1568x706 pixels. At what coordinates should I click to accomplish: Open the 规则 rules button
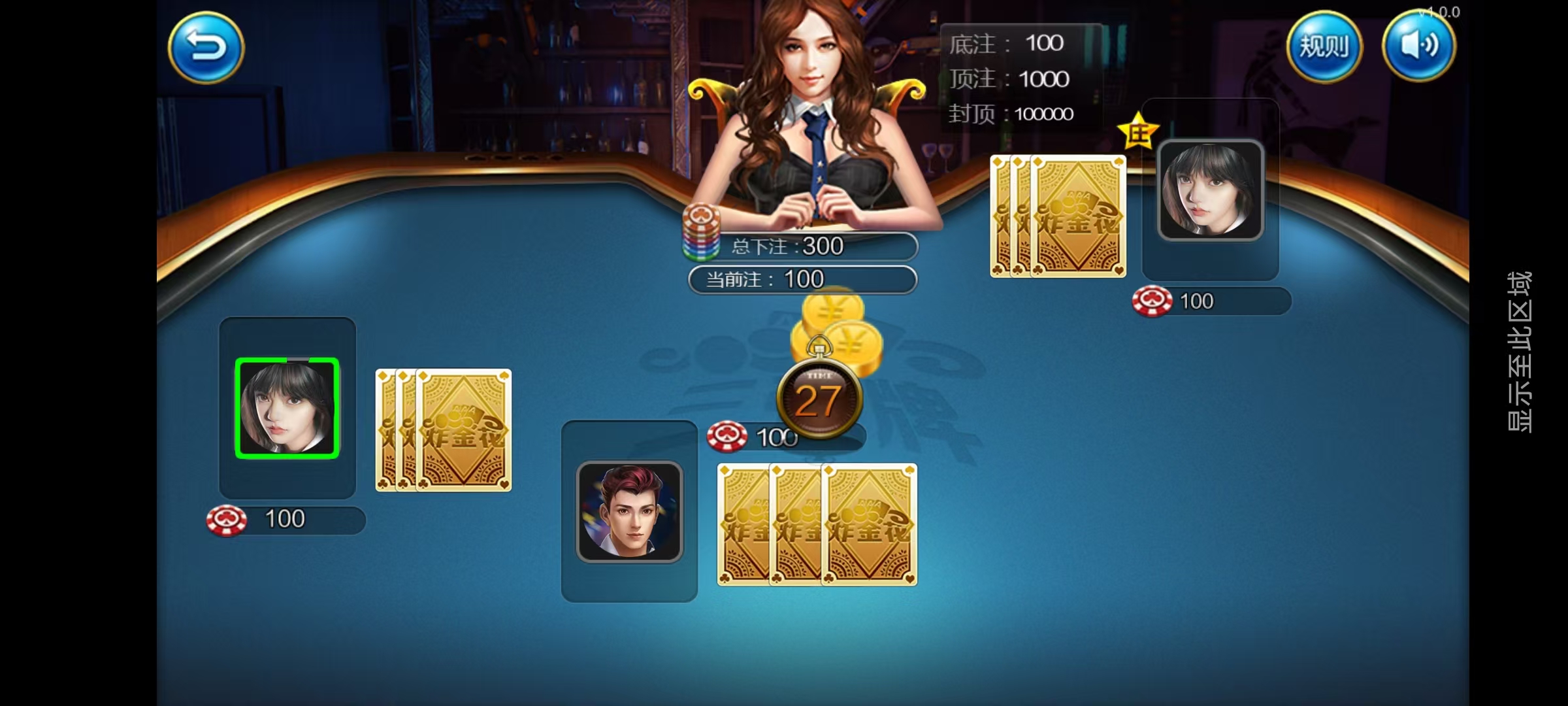[x=1324, y=47]
